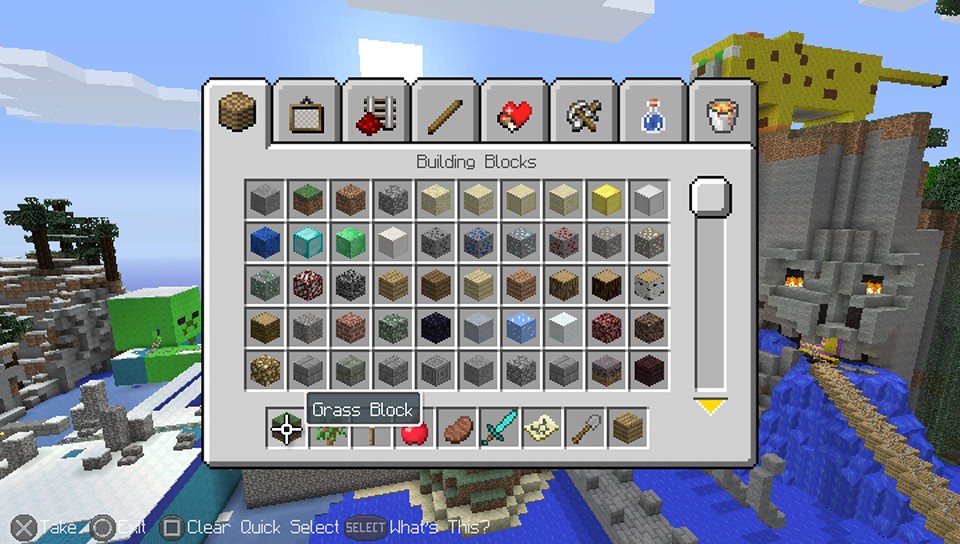Choose the map item in the hotbar
The width and height of the screenshot is (960, 544).
pyautogui.click(x=542, y=428)
